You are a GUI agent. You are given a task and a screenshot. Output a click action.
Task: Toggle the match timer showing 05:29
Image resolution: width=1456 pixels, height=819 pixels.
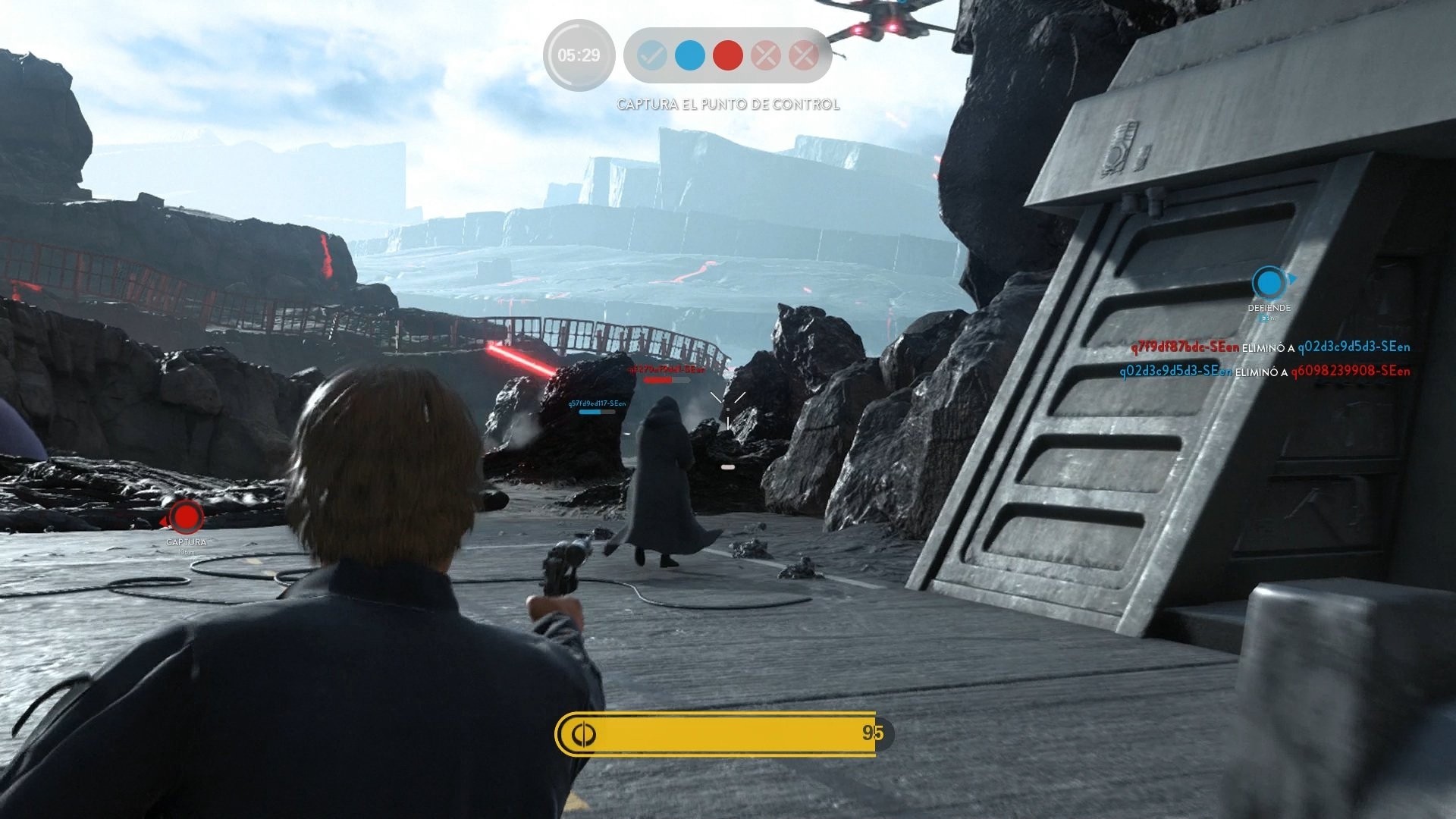click(x=579, y=55)
